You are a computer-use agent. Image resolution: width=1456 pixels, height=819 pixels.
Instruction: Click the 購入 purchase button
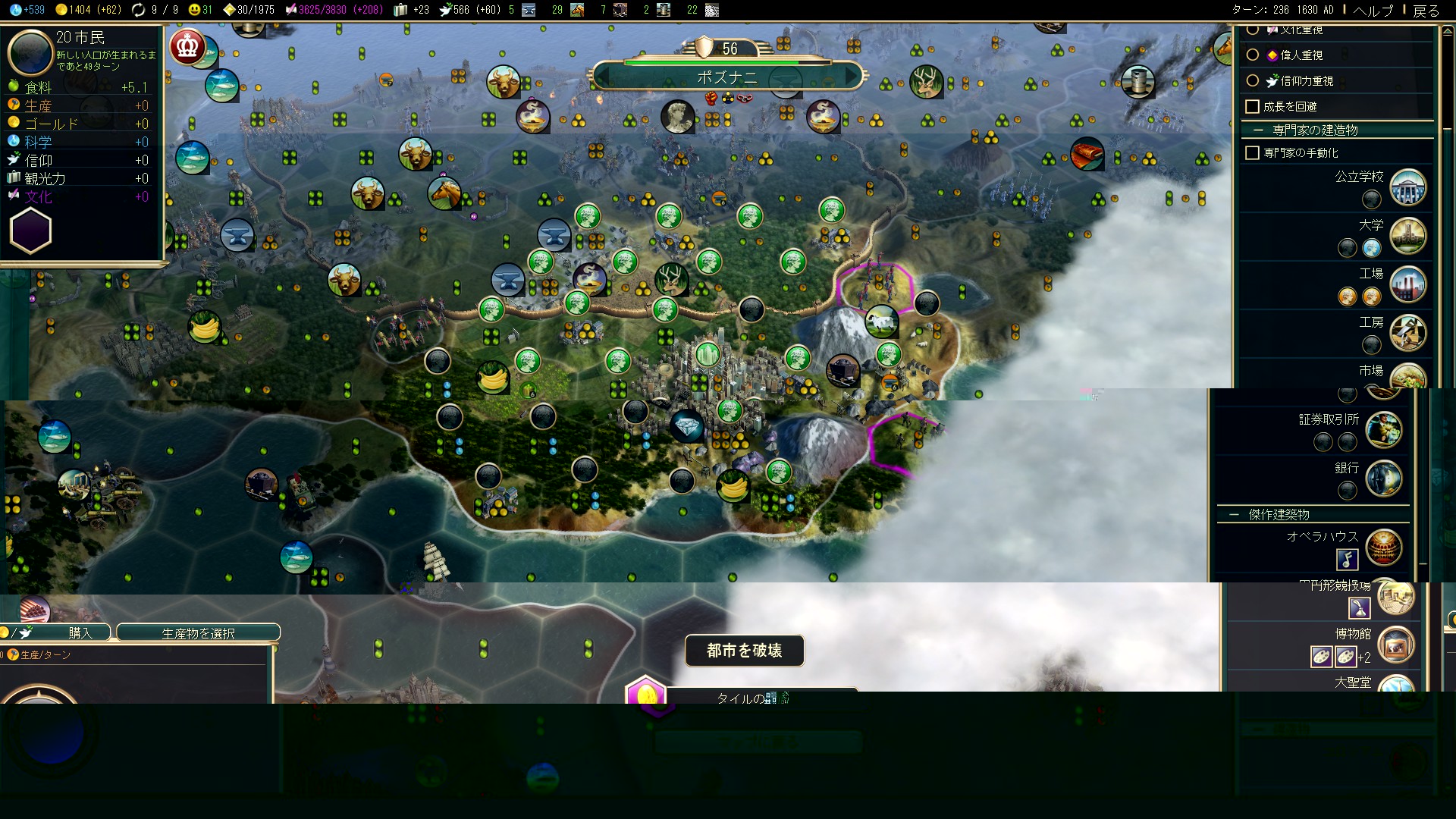(x=79, y=632)
